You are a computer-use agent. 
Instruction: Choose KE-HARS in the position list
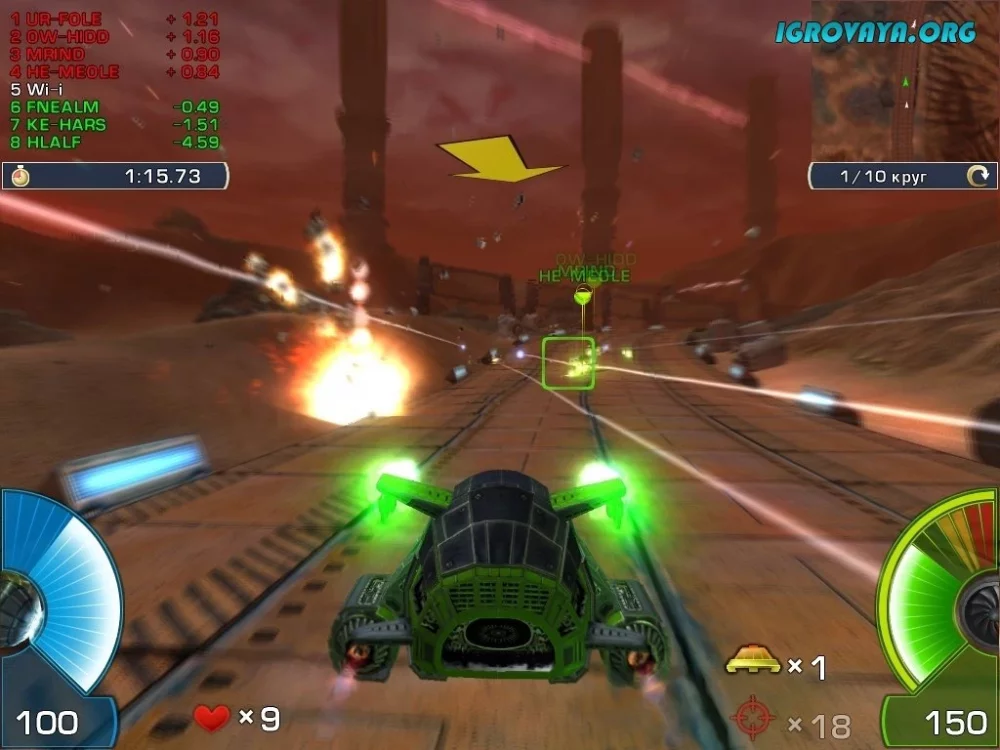tap(64, 125)
